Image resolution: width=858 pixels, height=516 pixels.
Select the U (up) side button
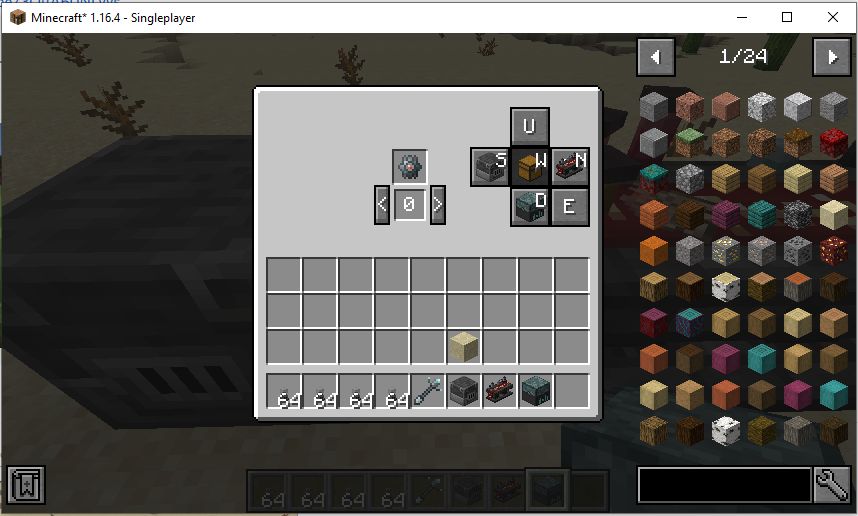530,126
